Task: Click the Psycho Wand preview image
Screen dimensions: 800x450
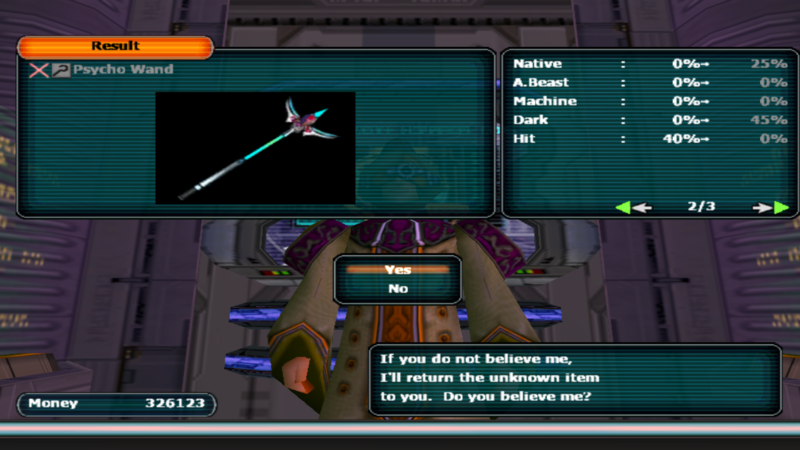Action: (255, 148)
